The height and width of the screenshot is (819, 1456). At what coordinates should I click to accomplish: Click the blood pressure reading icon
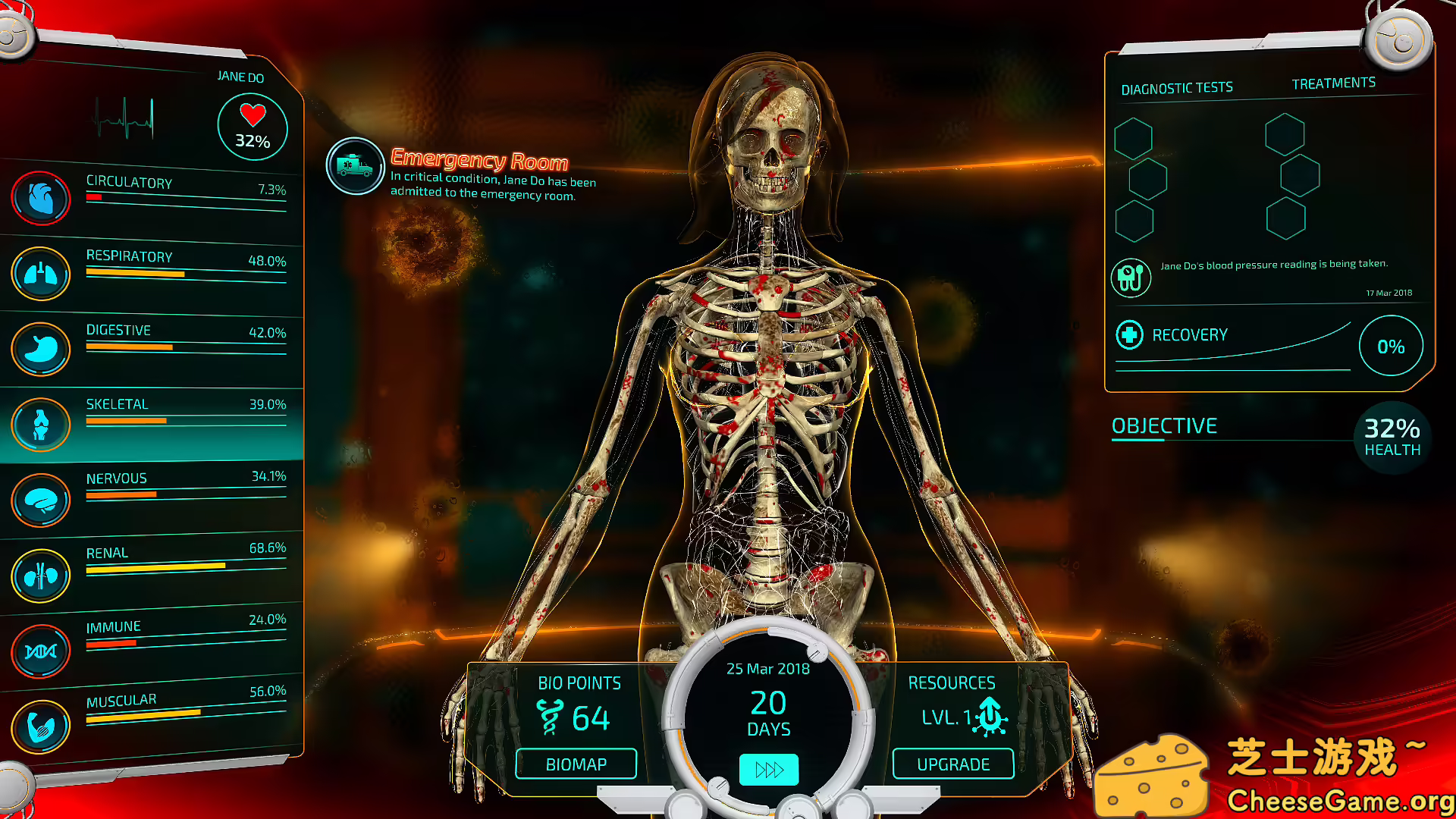(x=1130, y=277)
